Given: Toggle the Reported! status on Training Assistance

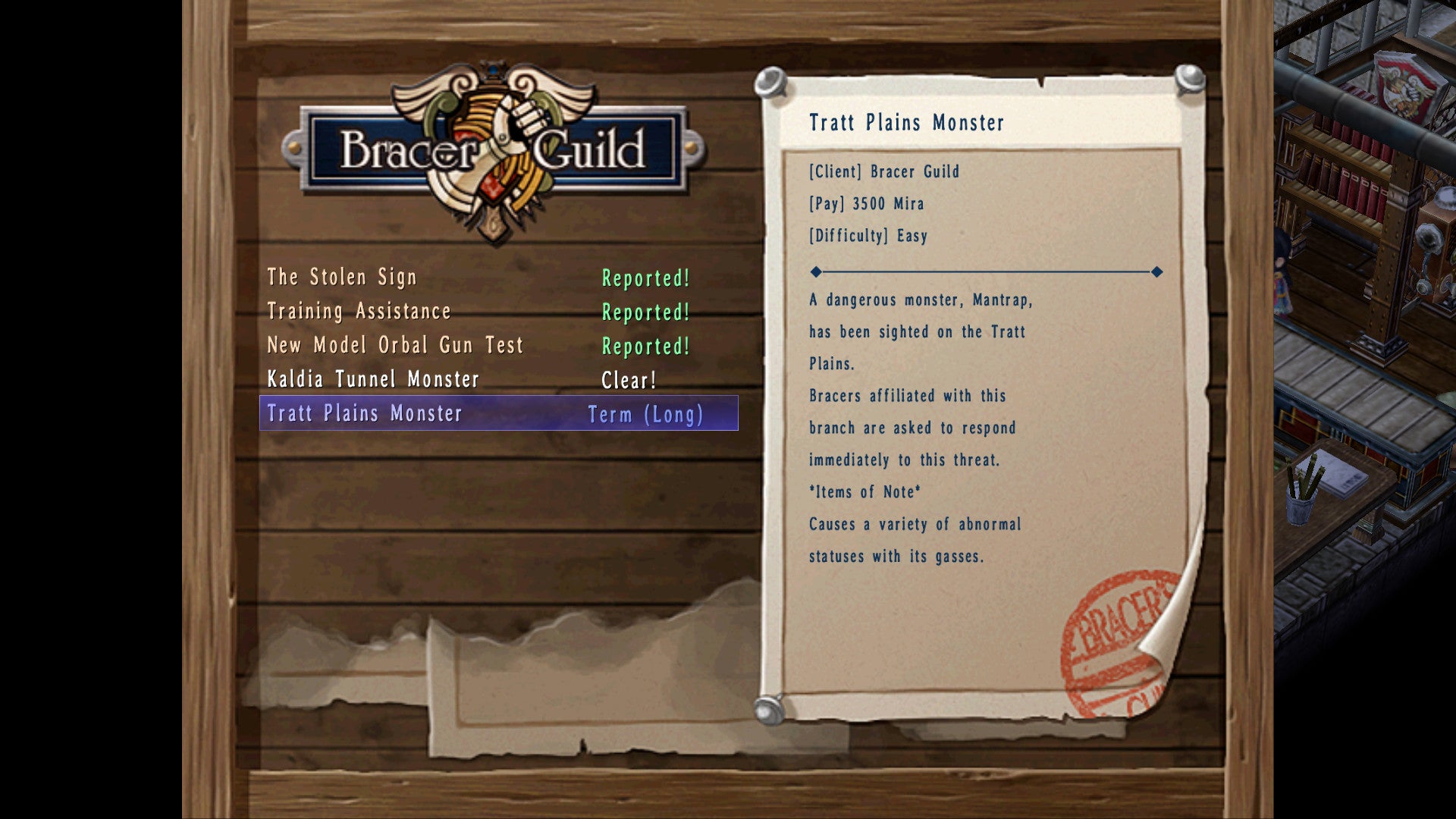Looking at the screenshot, I should click(x=645, y=312).
